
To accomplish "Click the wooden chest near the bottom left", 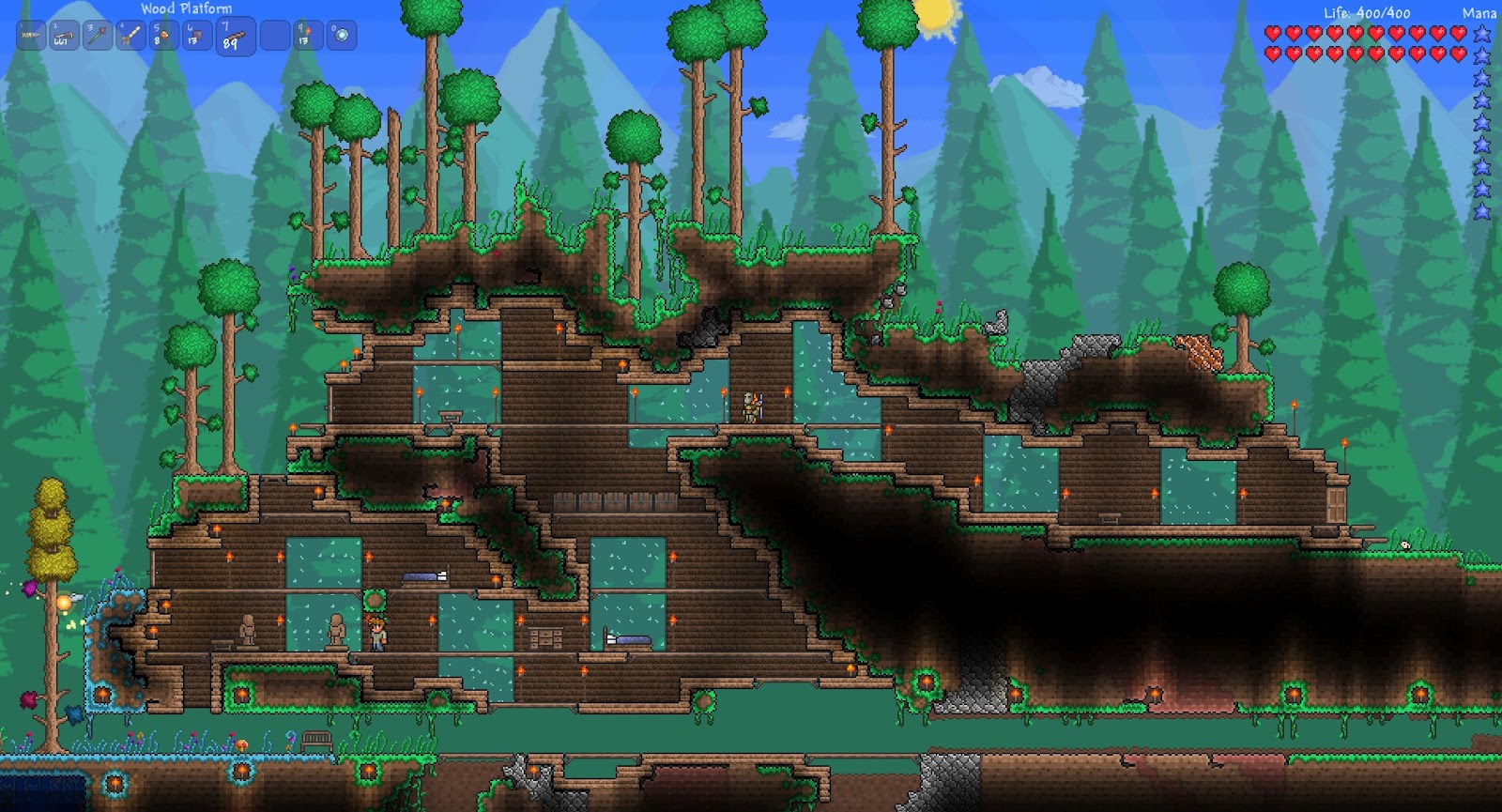I will click(315, 741).
